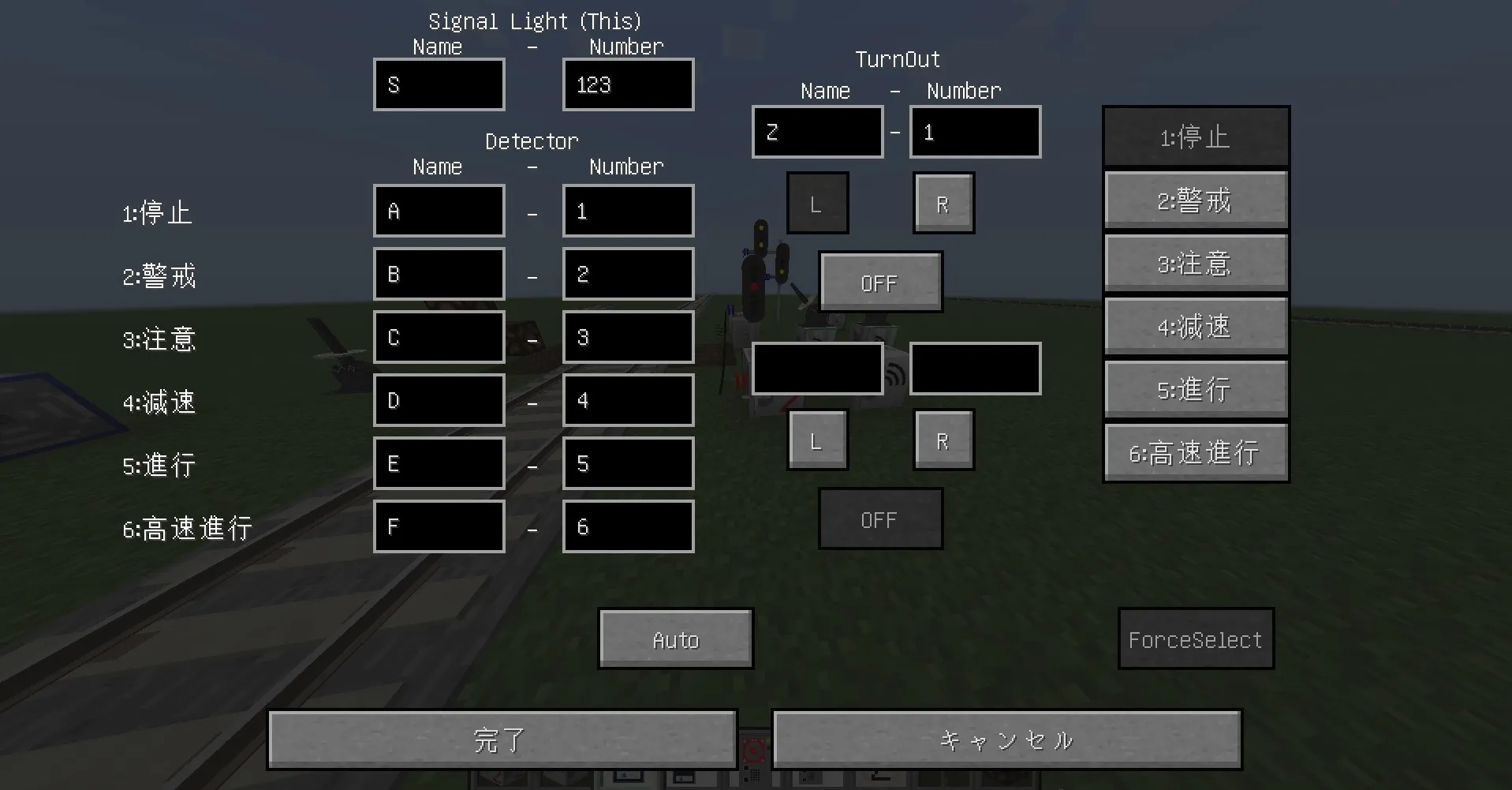Click the Signal Light Name field containing S
1512x790 pixels.
point(439,84)
